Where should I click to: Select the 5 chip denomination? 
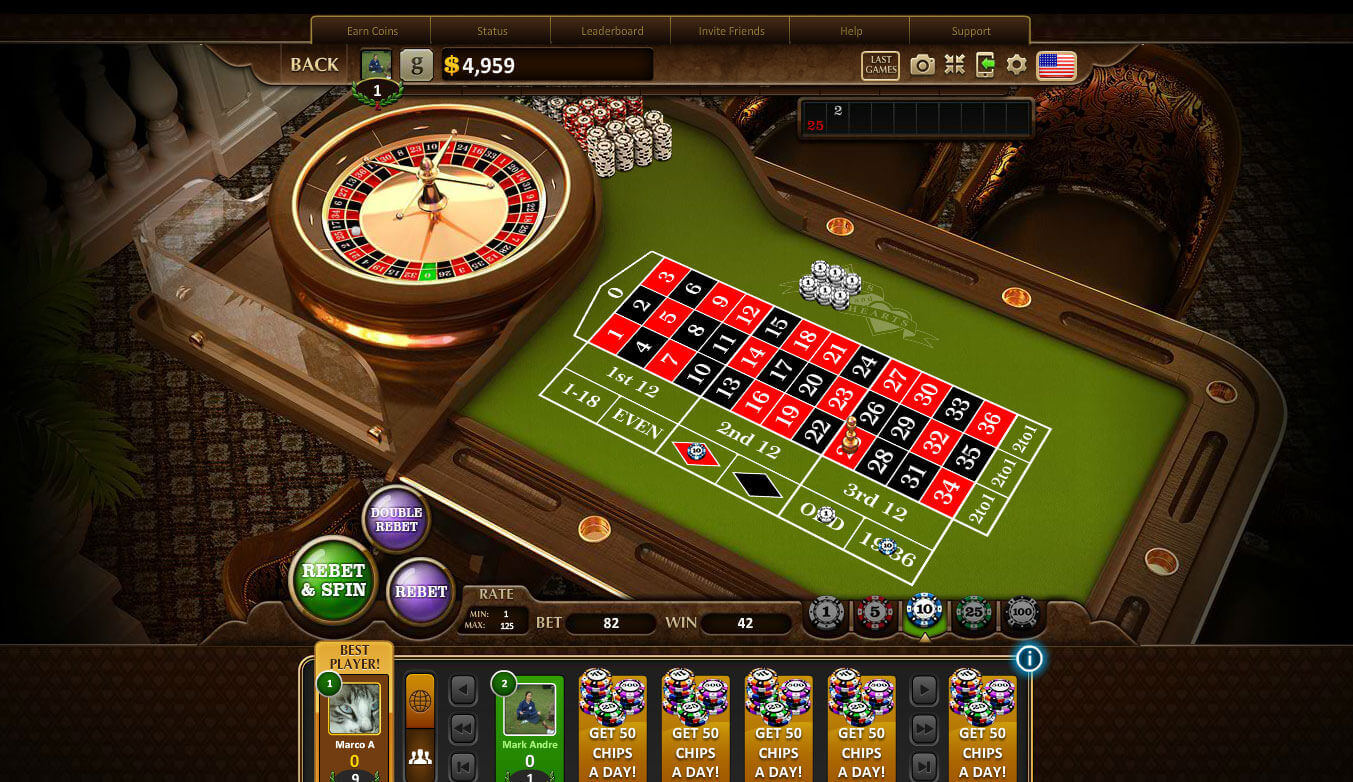click(874, 612)
